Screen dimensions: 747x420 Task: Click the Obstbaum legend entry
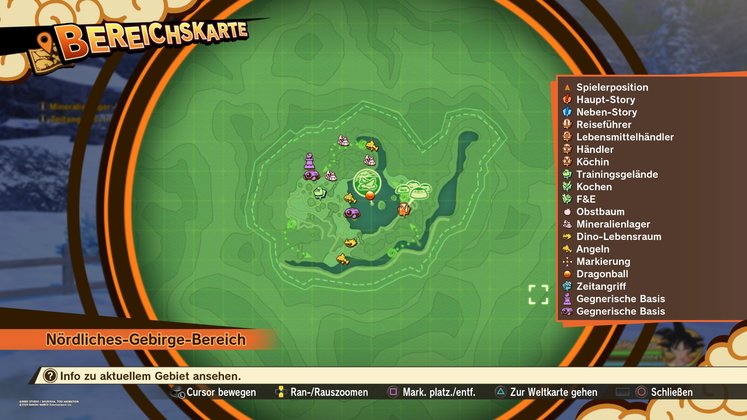point(601,212)
